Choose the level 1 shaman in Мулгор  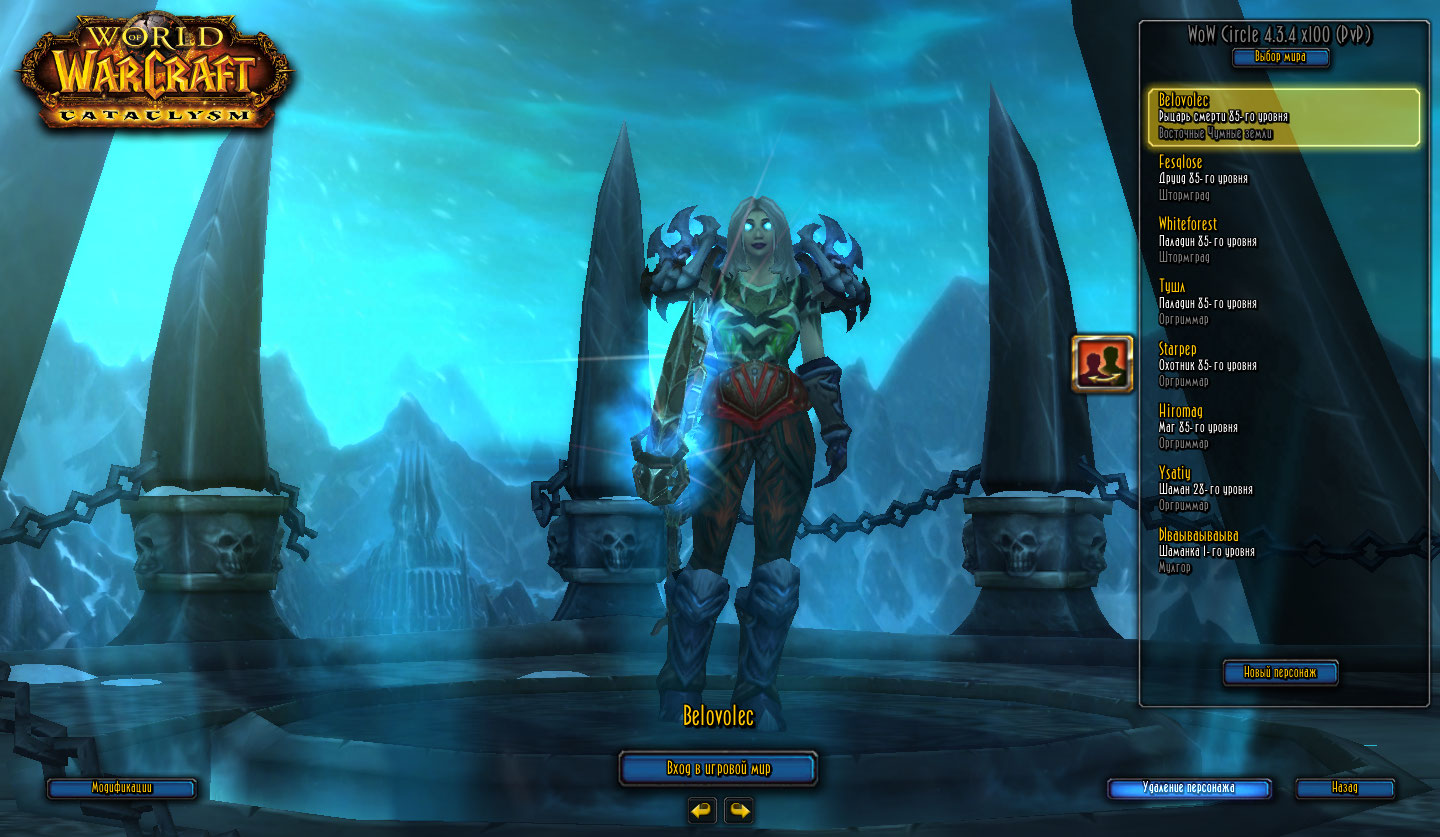pos(1285,550)
